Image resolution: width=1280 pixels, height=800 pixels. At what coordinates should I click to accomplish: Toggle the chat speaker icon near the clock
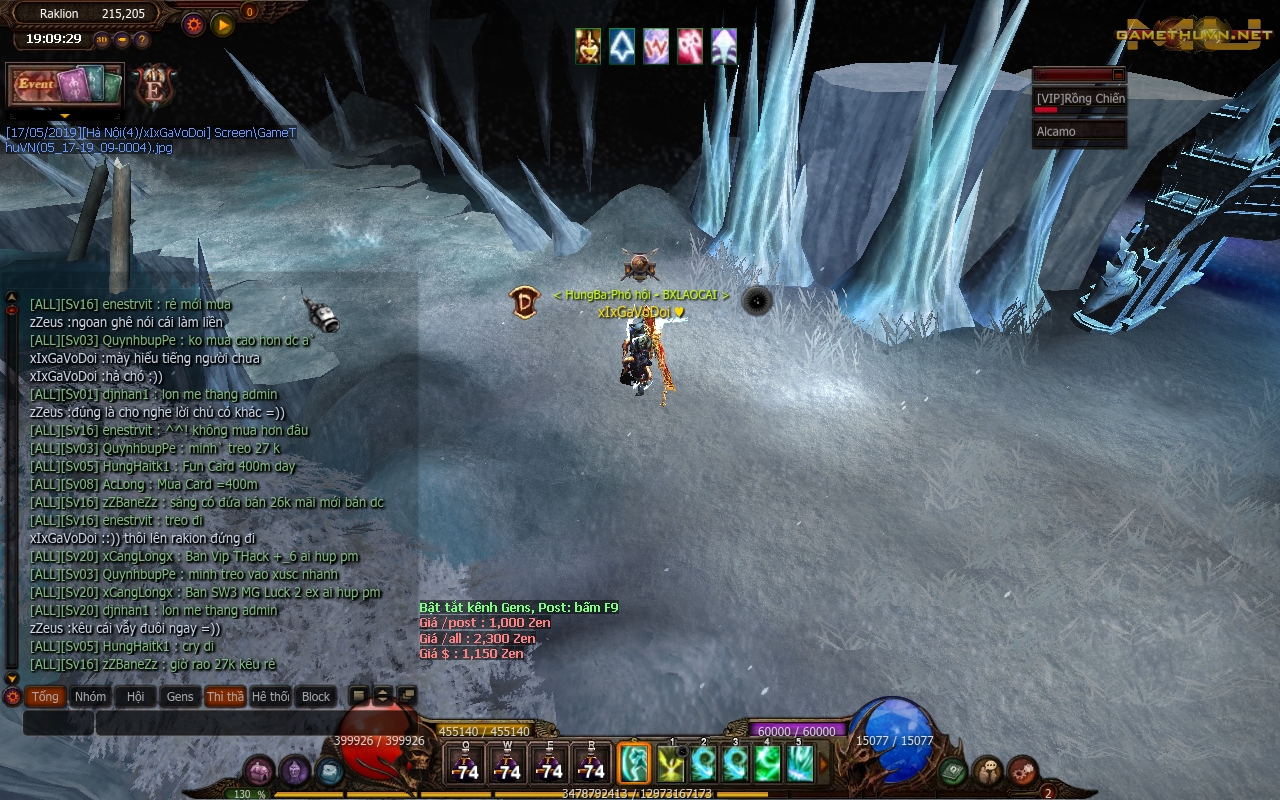click(x=122, y=38)
